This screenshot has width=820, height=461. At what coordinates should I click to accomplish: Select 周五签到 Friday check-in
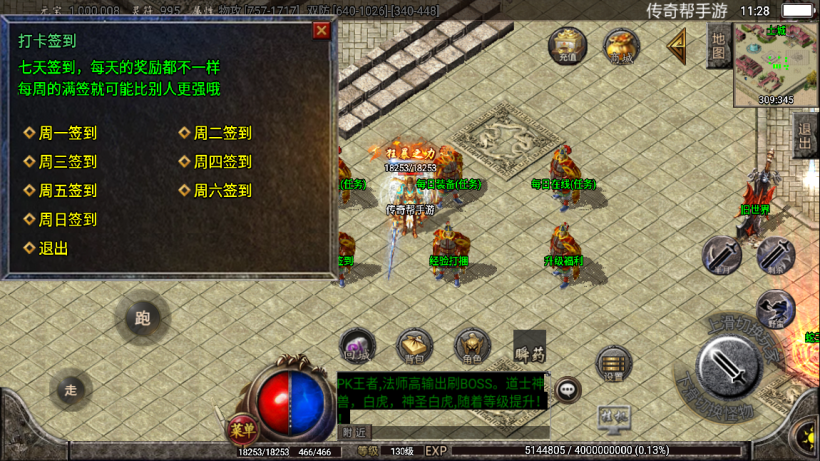click(67, 191)
